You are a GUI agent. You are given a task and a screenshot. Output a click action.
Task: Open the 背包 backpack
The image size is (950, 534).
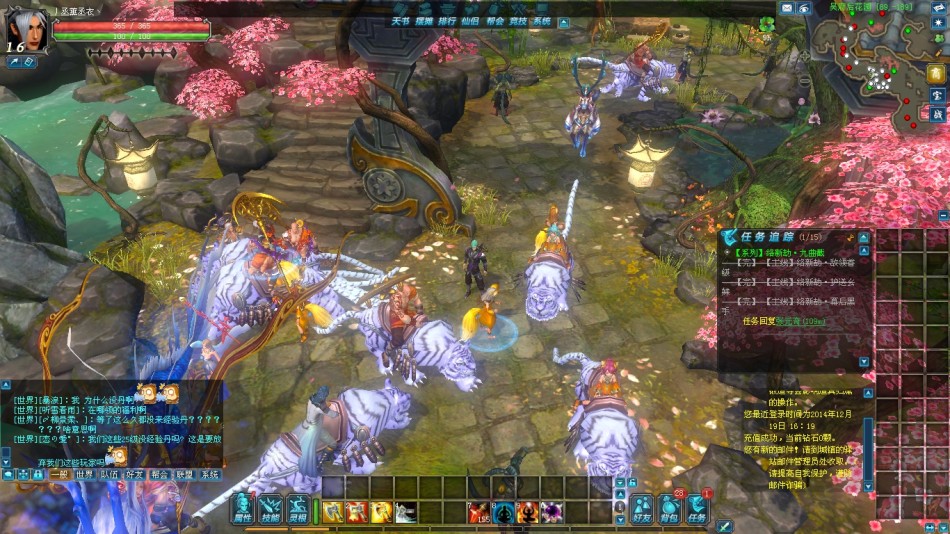669,510
